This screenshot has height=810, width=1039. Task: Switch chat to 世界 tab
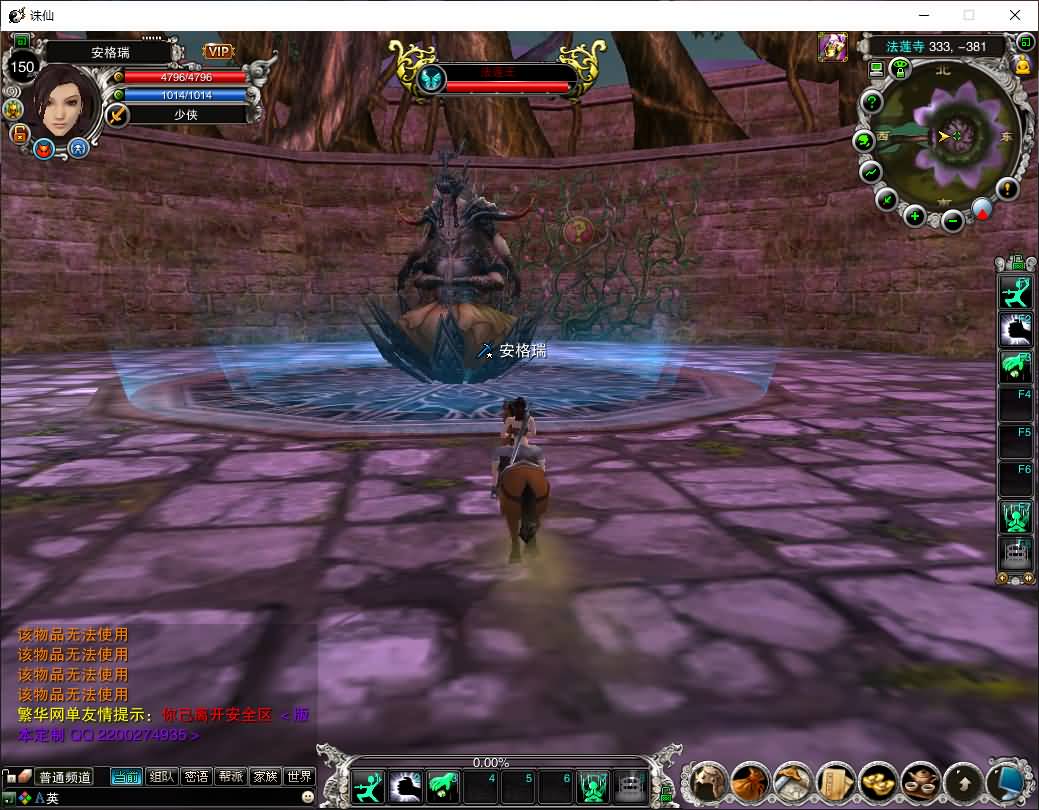(x=299, y=776)
